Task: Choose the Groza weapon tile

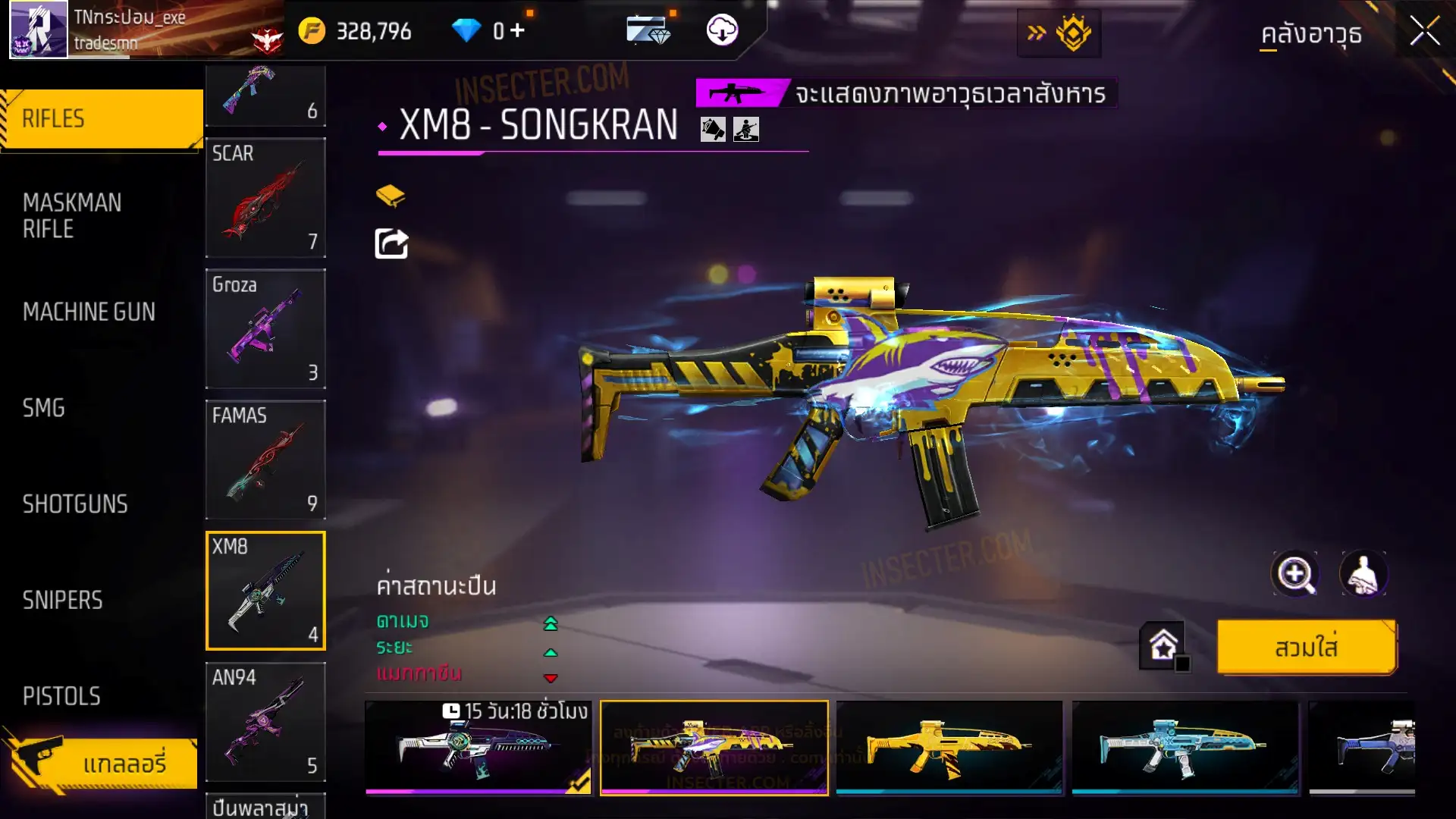Action: tap(265, 328)
